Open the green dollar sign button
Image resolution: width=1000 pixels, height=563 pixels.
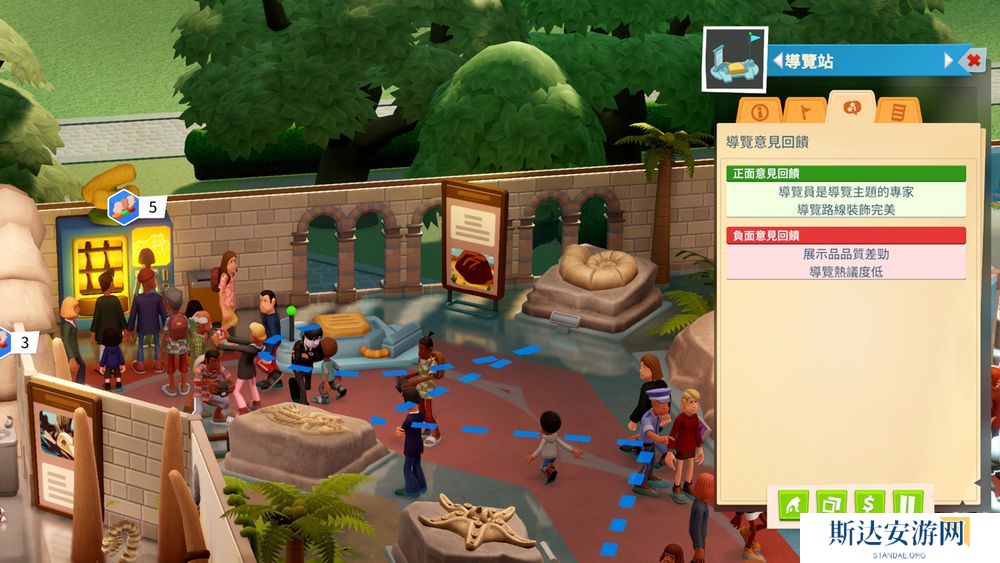tap(871, 503)
